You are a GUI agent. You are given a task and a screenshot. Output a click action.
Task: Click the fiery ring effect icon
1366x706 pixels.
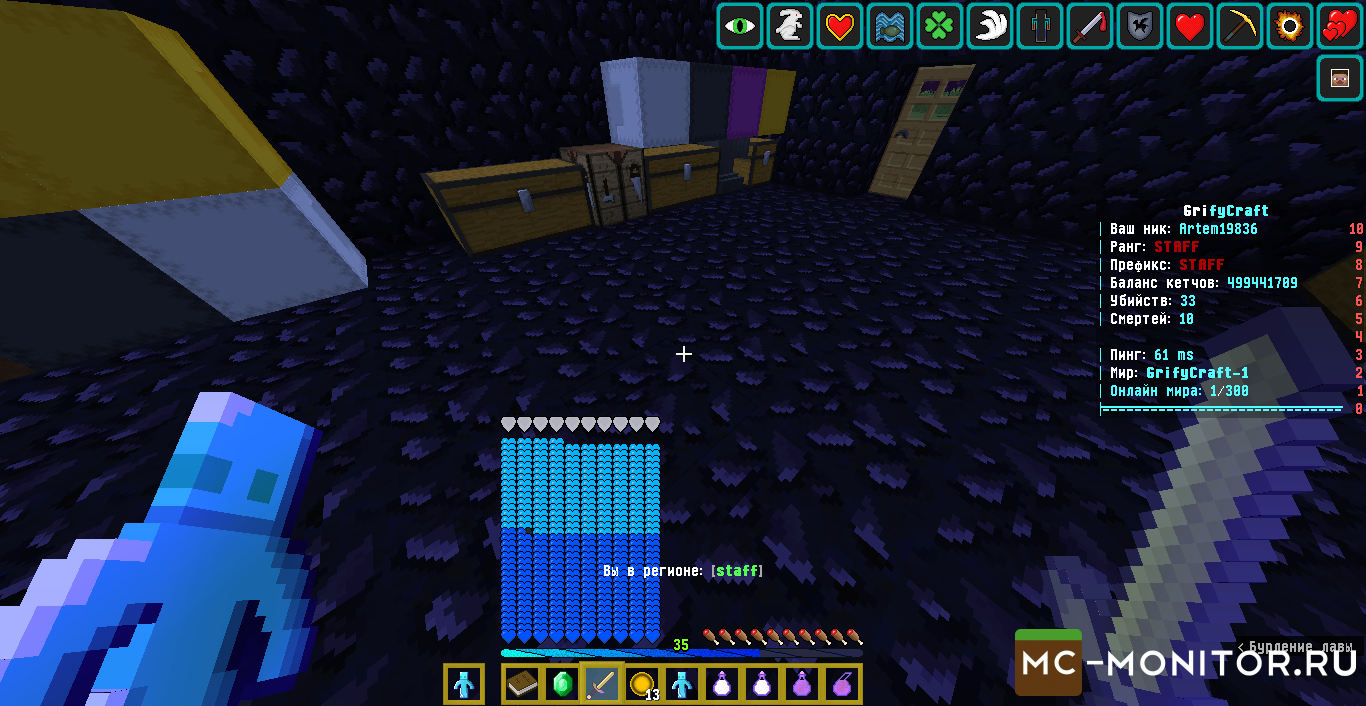(1290, 27)
